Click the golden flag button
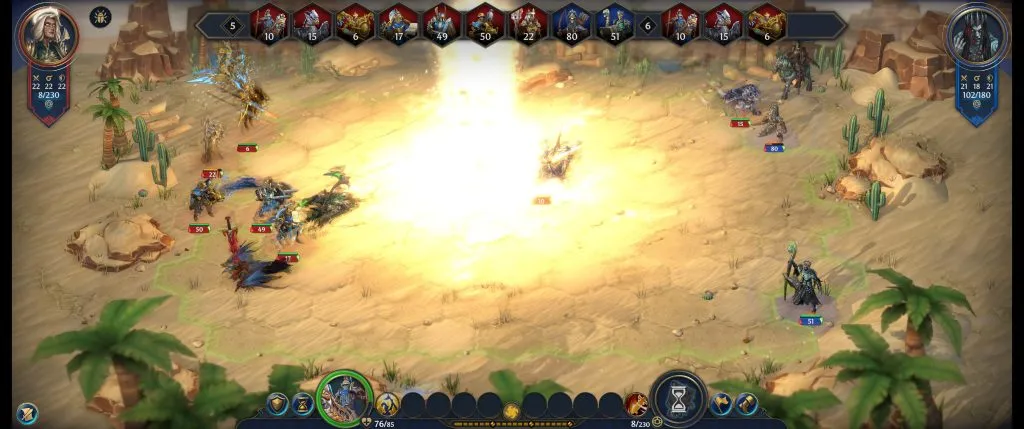Viewport: 1024px width, 429px height. coord(721,404)
